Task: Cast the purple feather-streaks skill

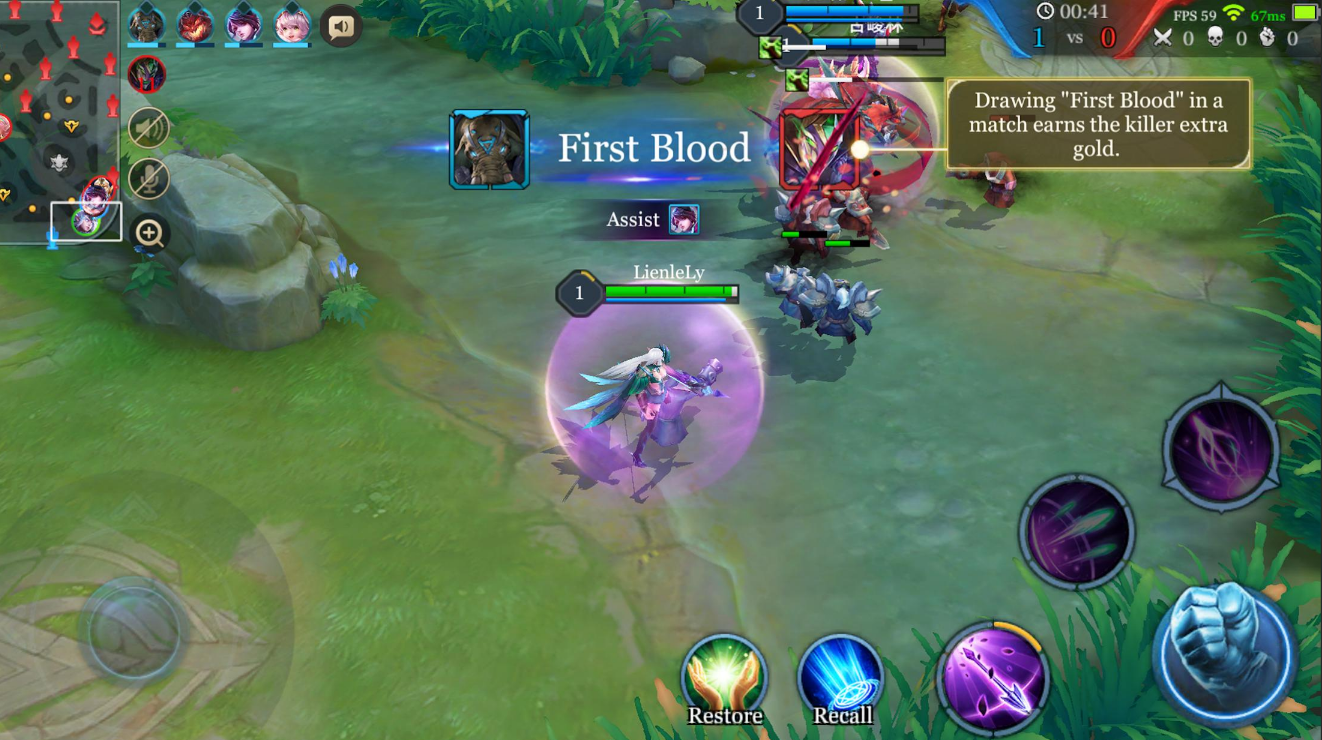Action: coord(1076,532)
